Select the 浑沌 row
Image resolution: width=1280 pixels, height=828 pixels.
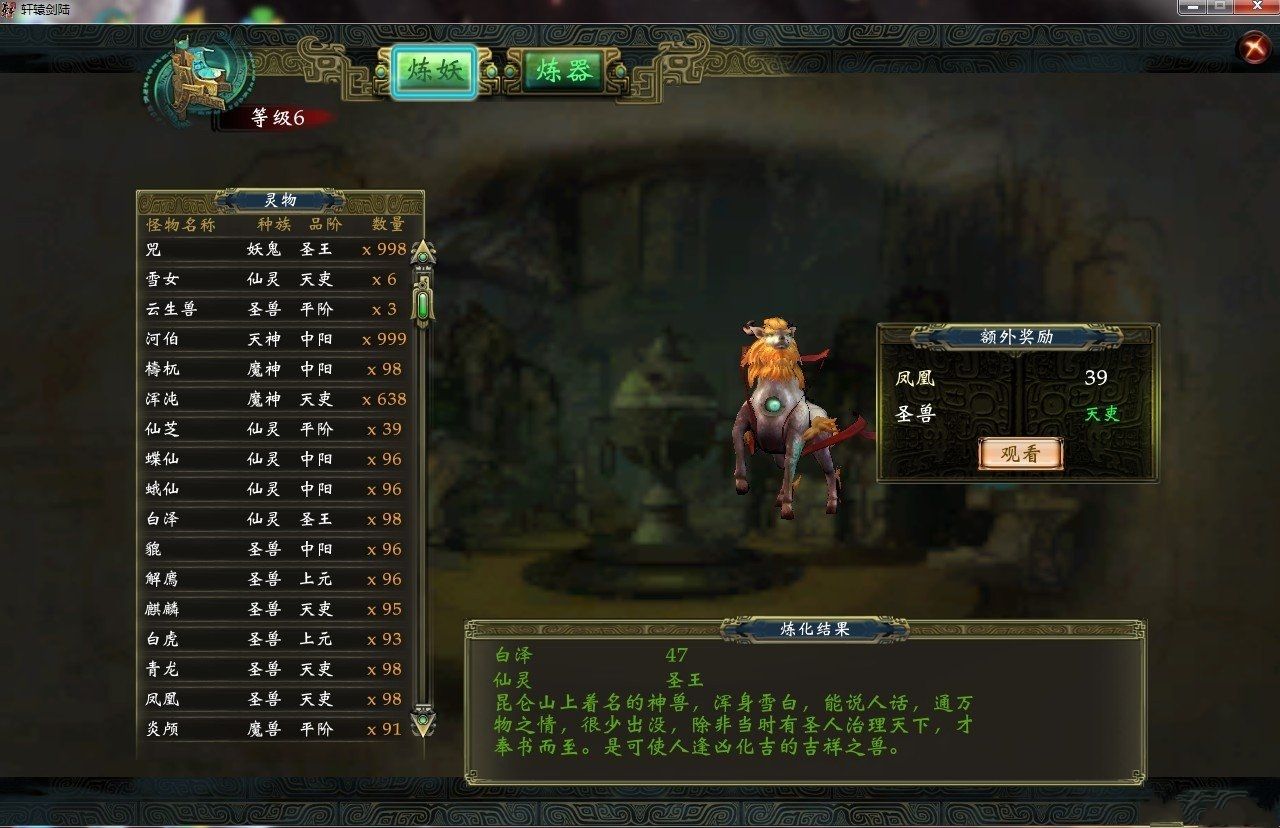tap(275, 399)
